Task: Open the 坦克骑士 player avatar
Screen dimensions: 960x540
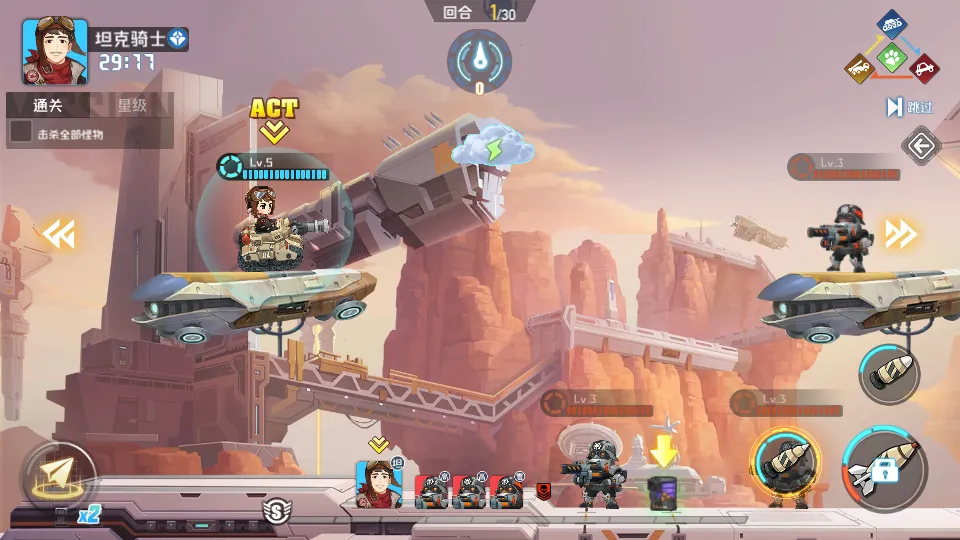Action: click(x=54, y=52)
